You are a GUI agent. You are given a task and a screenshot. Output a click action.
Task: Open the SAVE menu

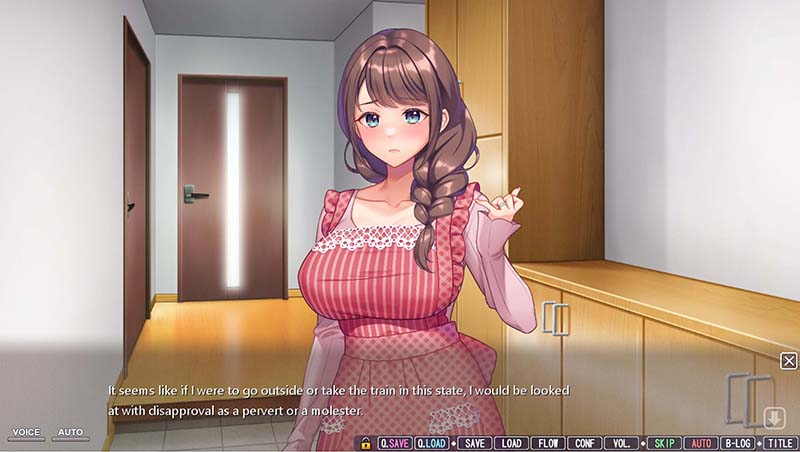[475, 443]
